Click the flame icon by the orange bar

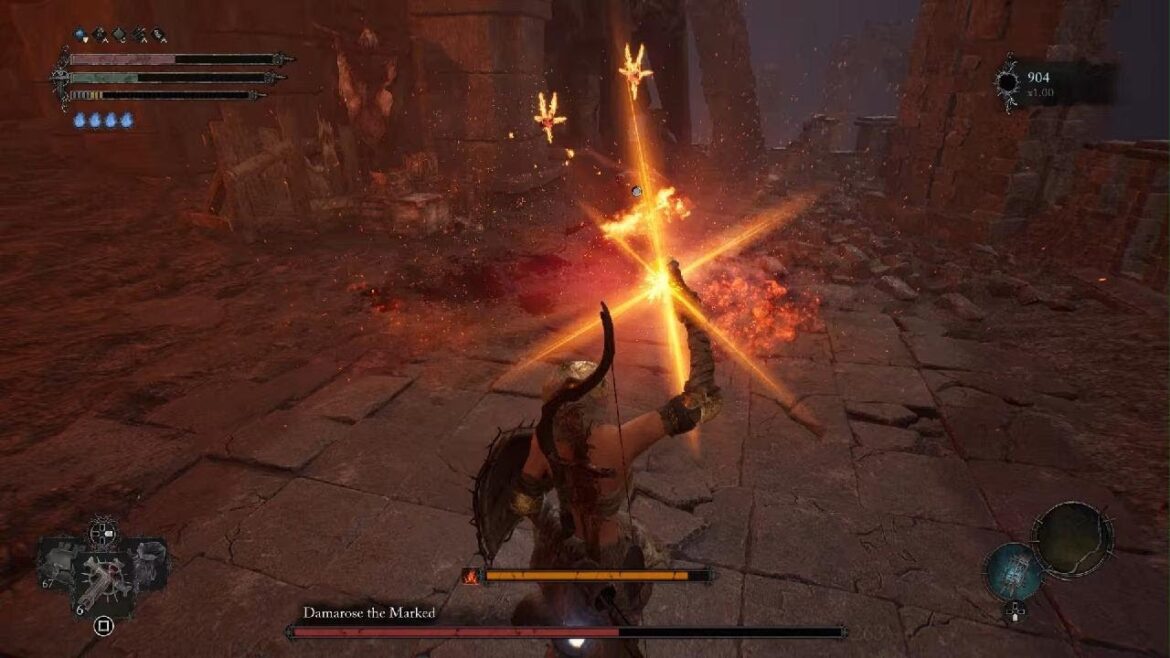tap(470, 576)
